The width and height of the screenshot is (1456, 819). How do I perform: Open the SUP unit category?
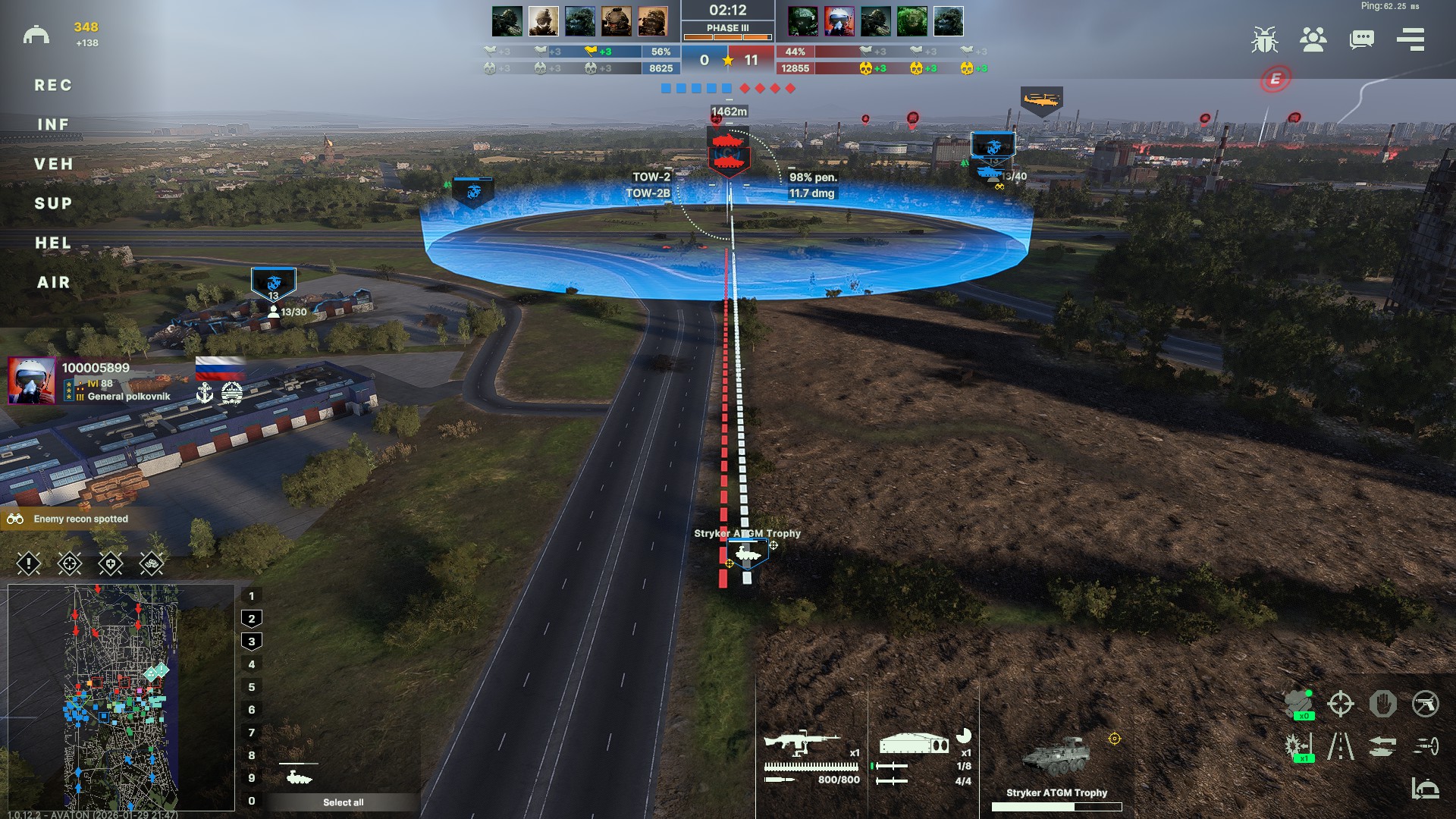[x=53, y=203]
